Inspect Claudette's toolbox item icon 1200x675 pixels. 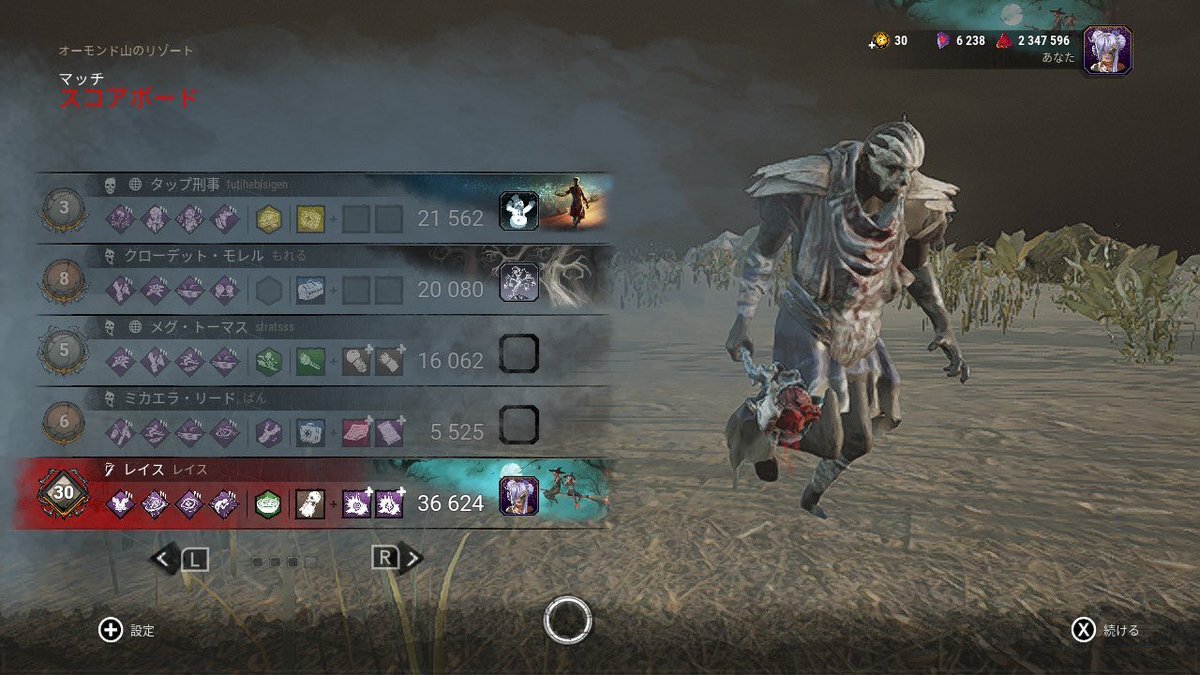click(310, 290)
